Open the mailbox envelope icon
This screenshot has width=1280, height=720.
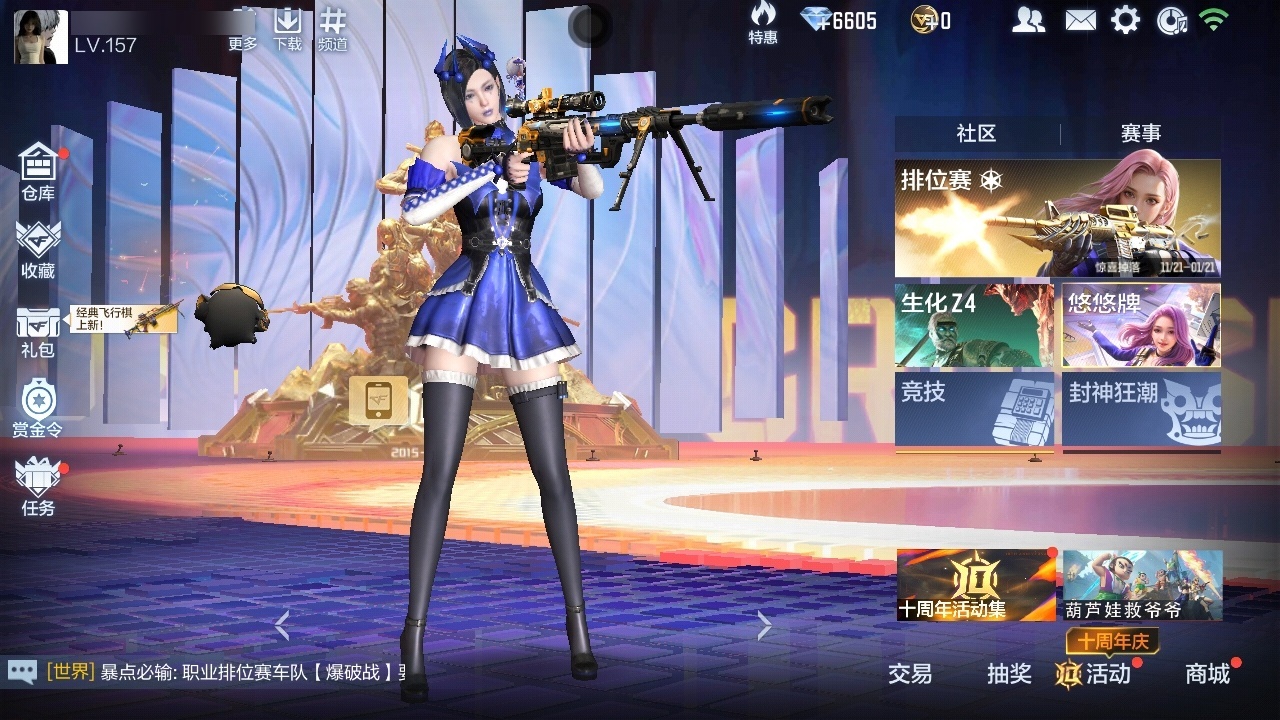click(1080, 20)
